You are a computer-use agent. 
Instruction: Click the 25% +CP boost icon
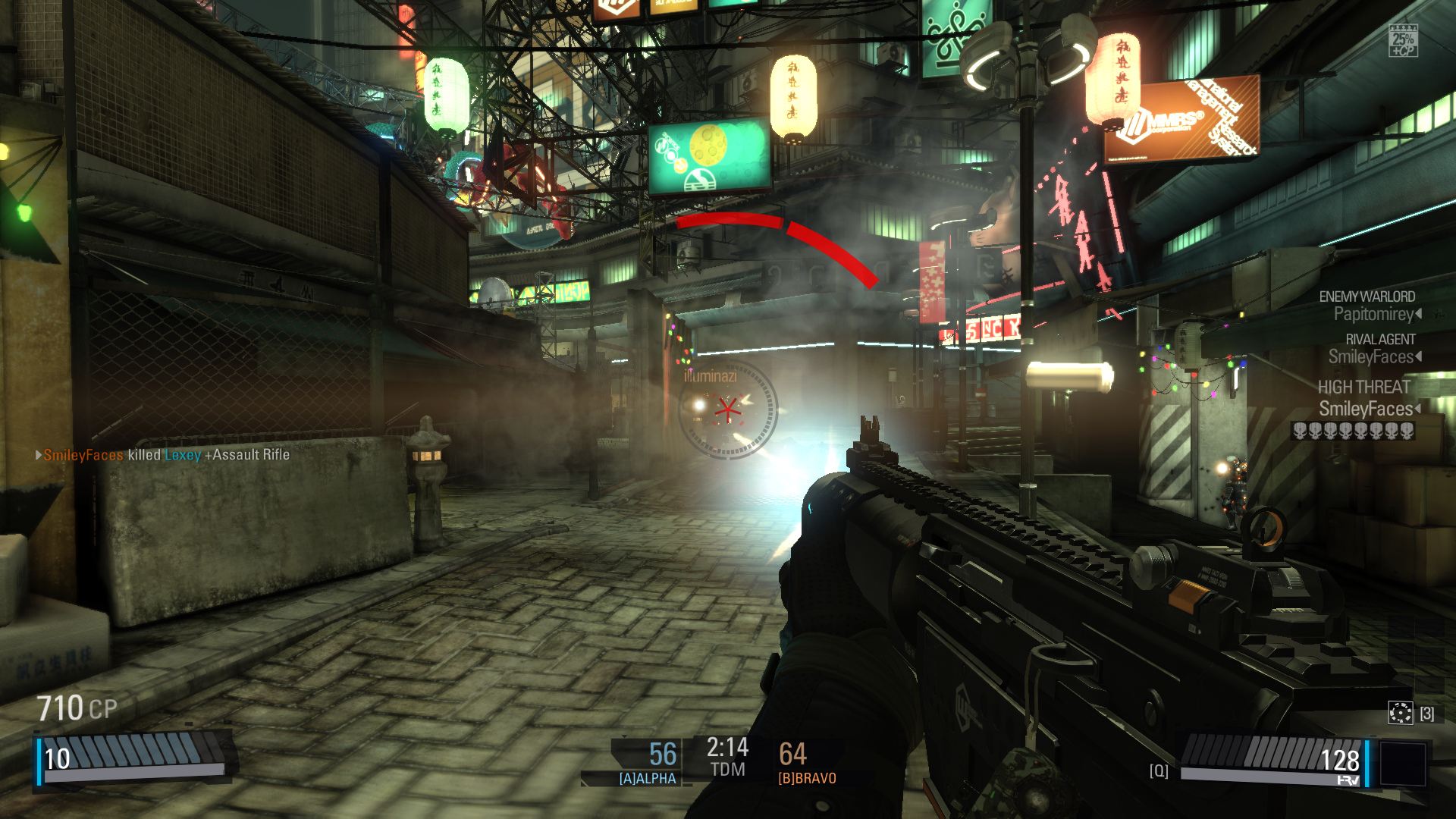pos(1403,41)
